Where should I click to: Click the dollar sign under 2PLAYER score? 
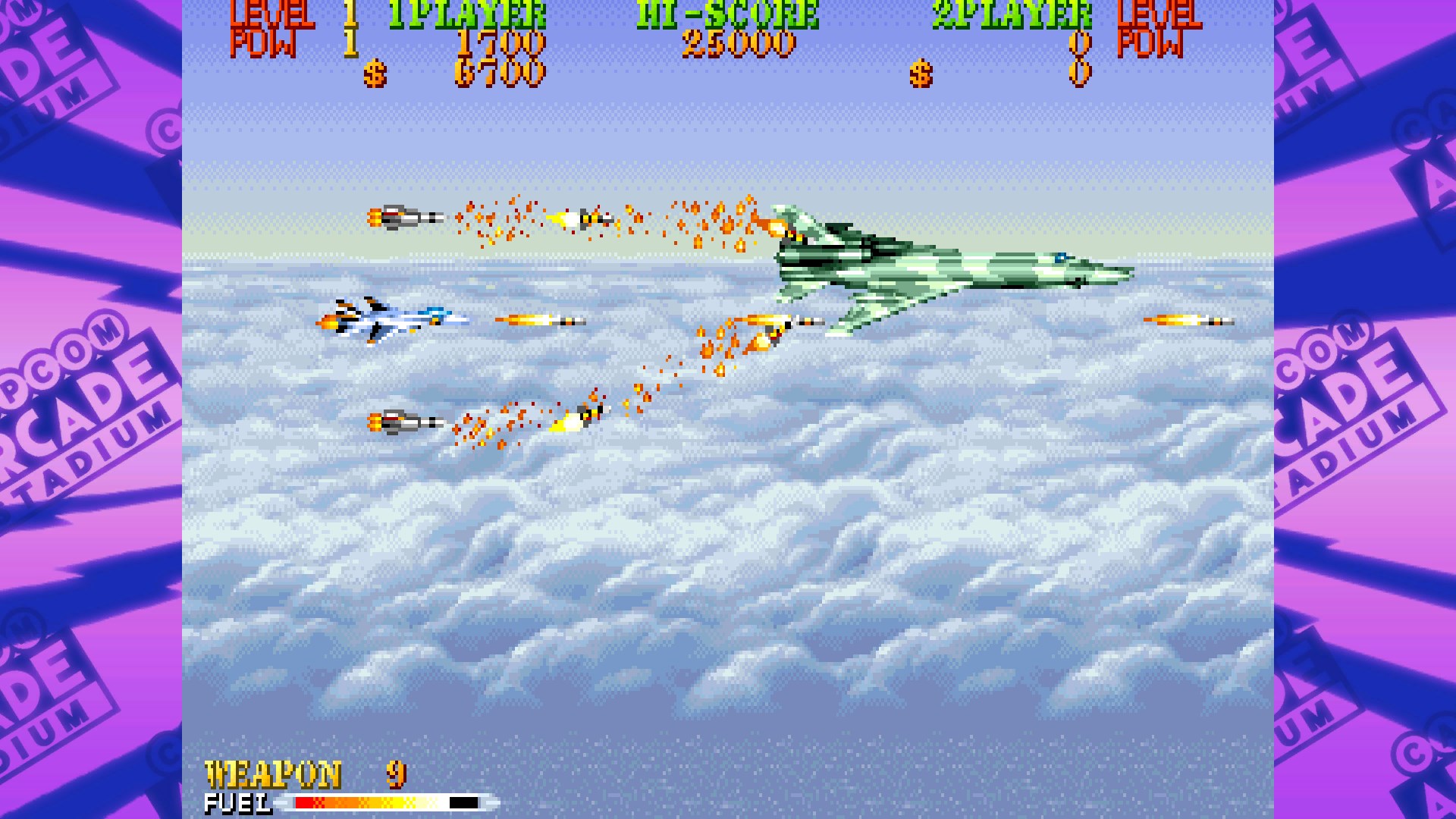tap(920, 74)
